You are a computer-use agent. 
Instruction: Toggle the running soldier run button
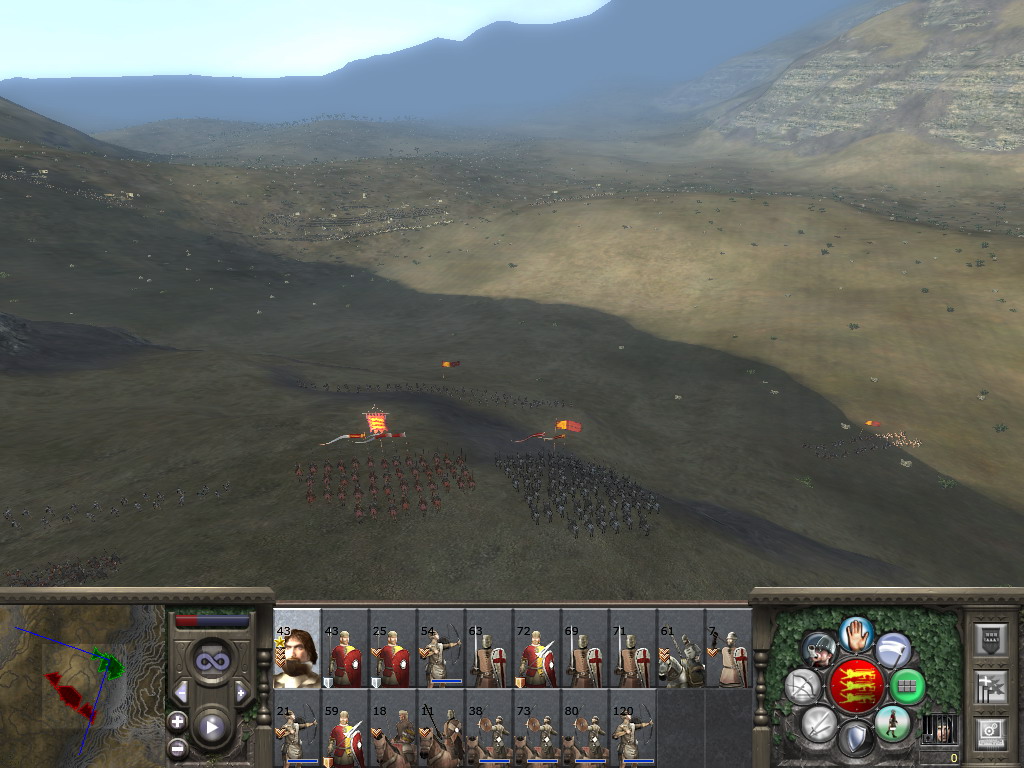coord(892,723)
